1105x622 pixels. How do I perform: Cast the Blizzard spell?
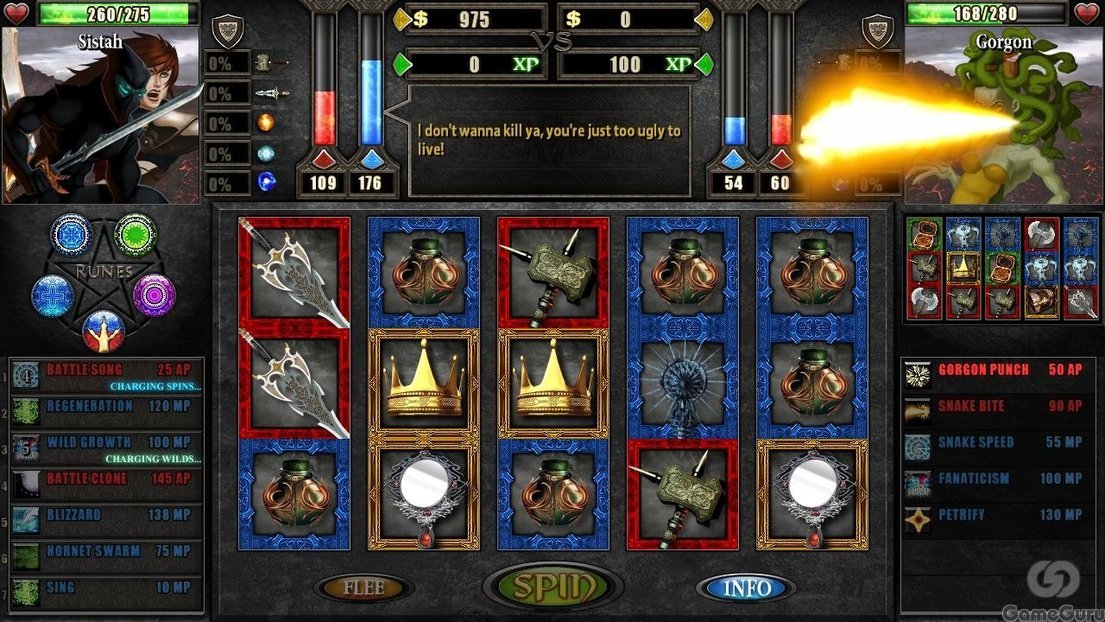[x=107, y=516]
